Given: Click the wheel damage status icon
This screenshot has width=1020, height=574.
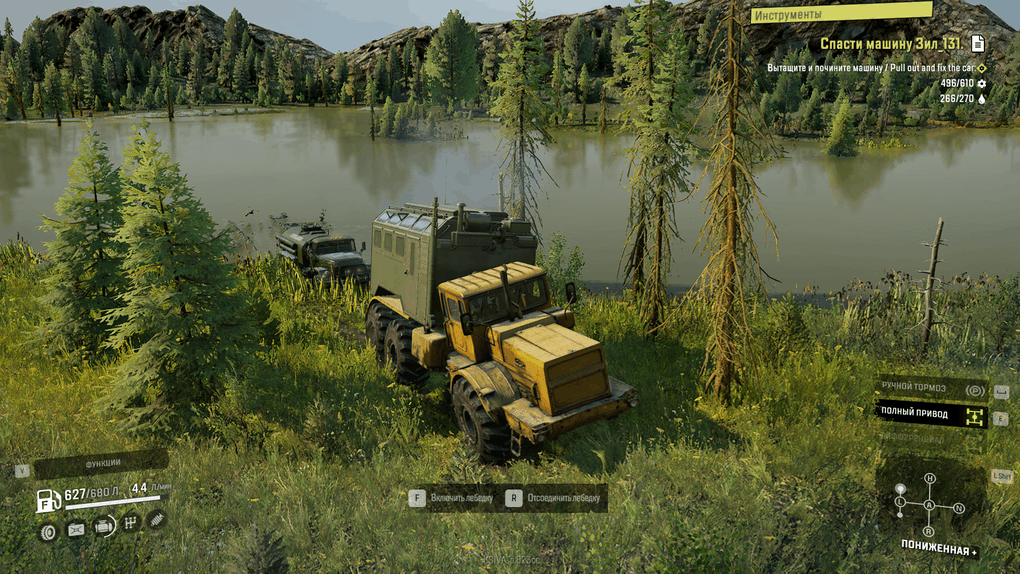Looking at the screenshot, I should (48, 530).
